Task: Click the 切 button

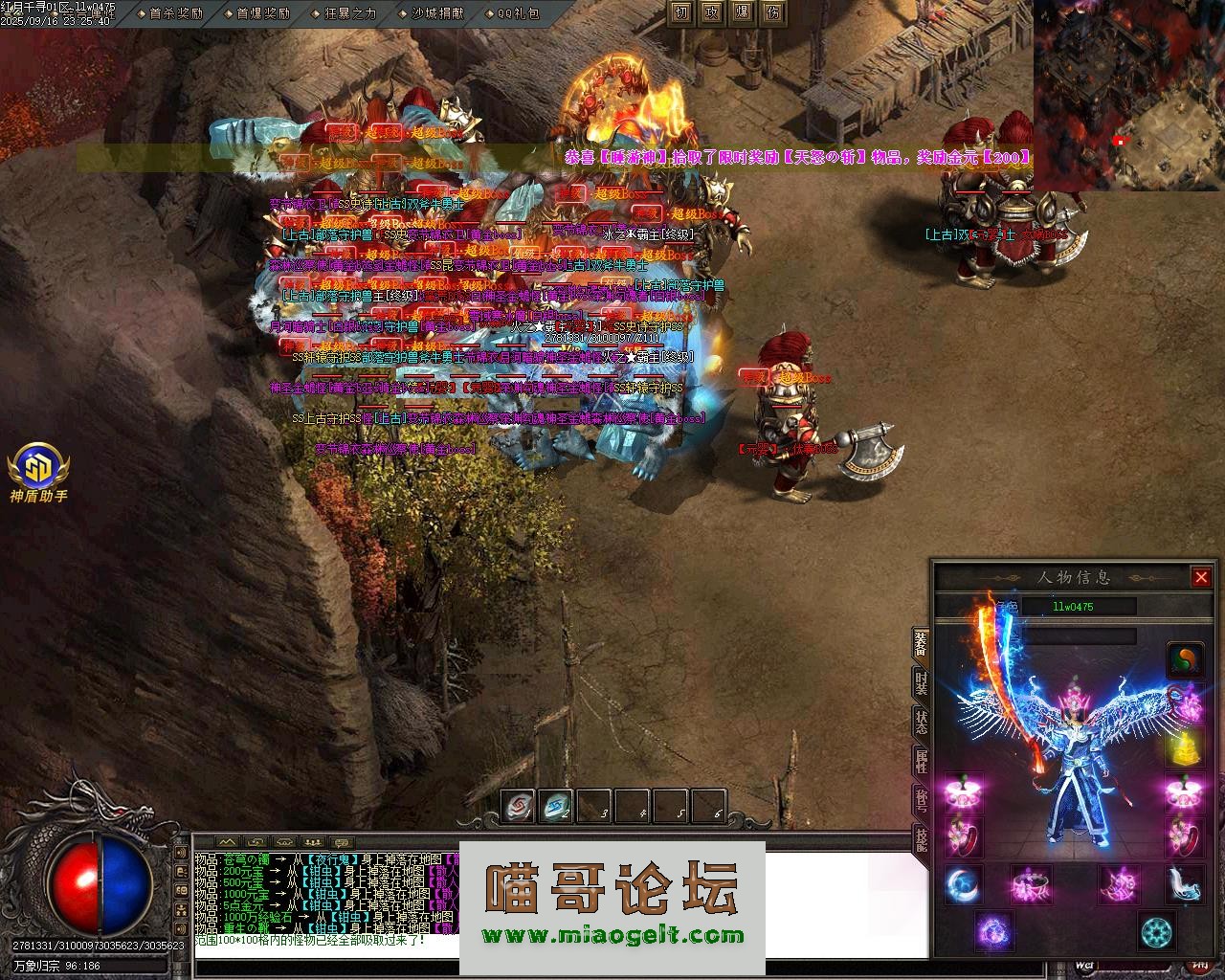Action: pyautogui.click(x=680, y=12)
